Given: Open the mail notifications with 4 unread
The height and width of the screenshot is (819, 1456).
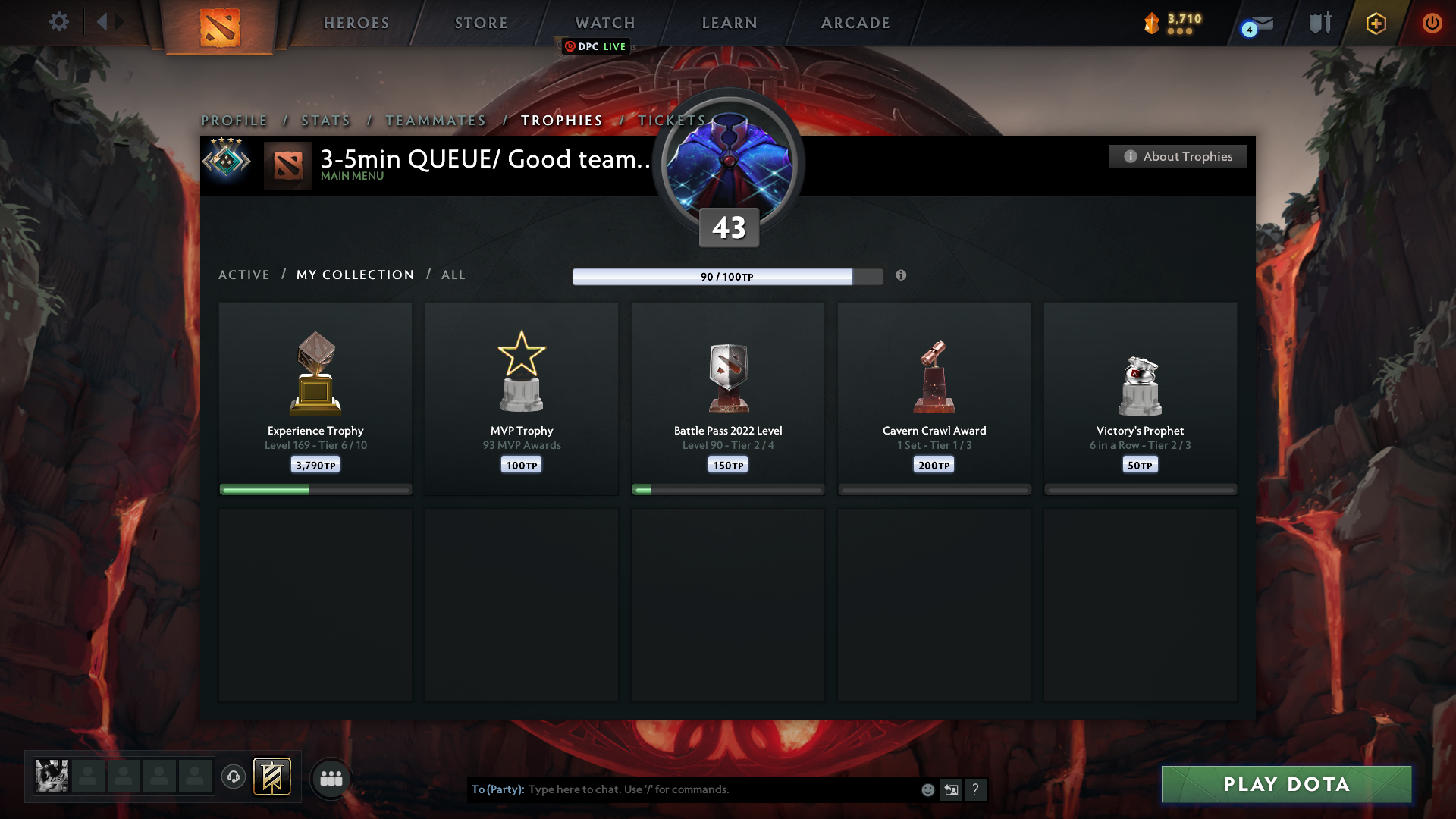Looking at the screenshot, I should (x=1257, y=24).
